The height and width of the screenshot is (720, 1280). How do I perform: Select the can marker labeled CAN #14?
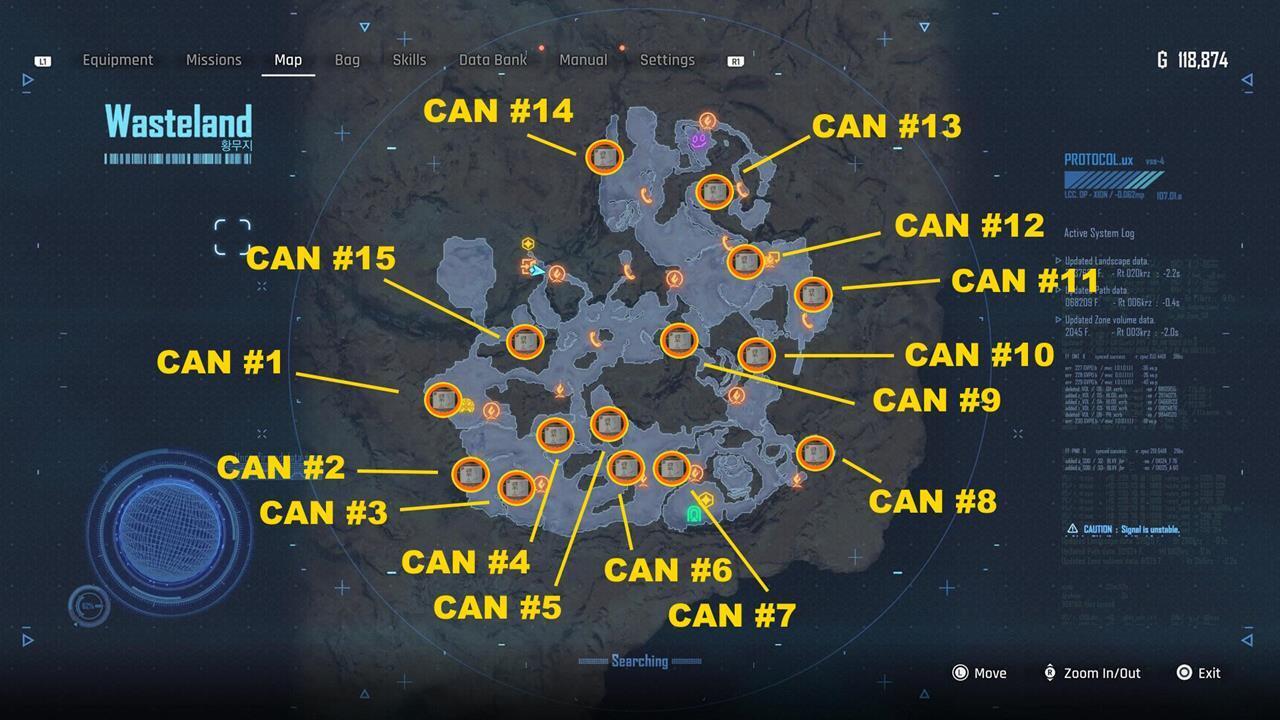tap(604, 157)
